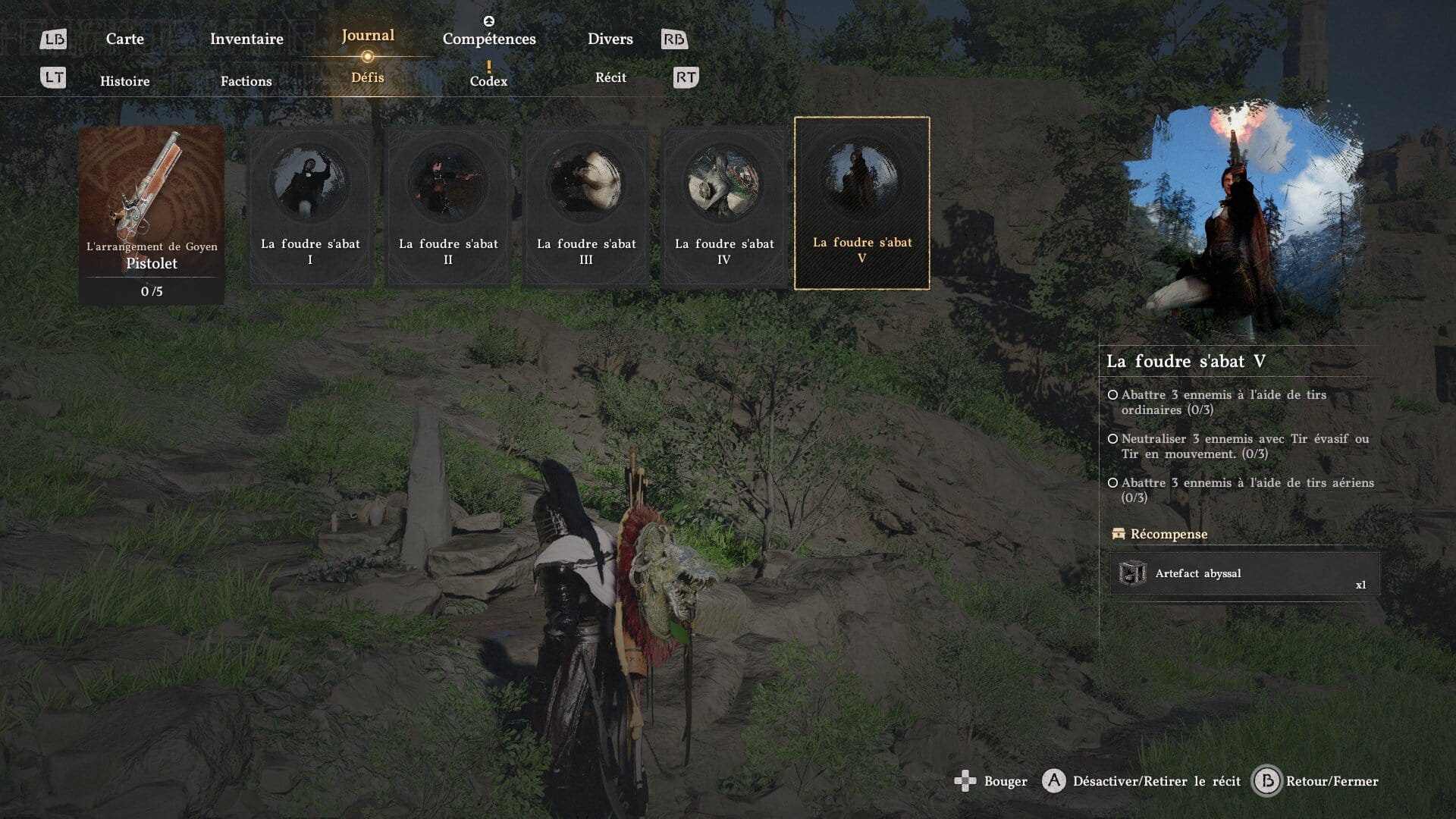This screenshot has width=1456, height=819.
Task: Select the Défis sub-tab
Action: click(368, 77)
